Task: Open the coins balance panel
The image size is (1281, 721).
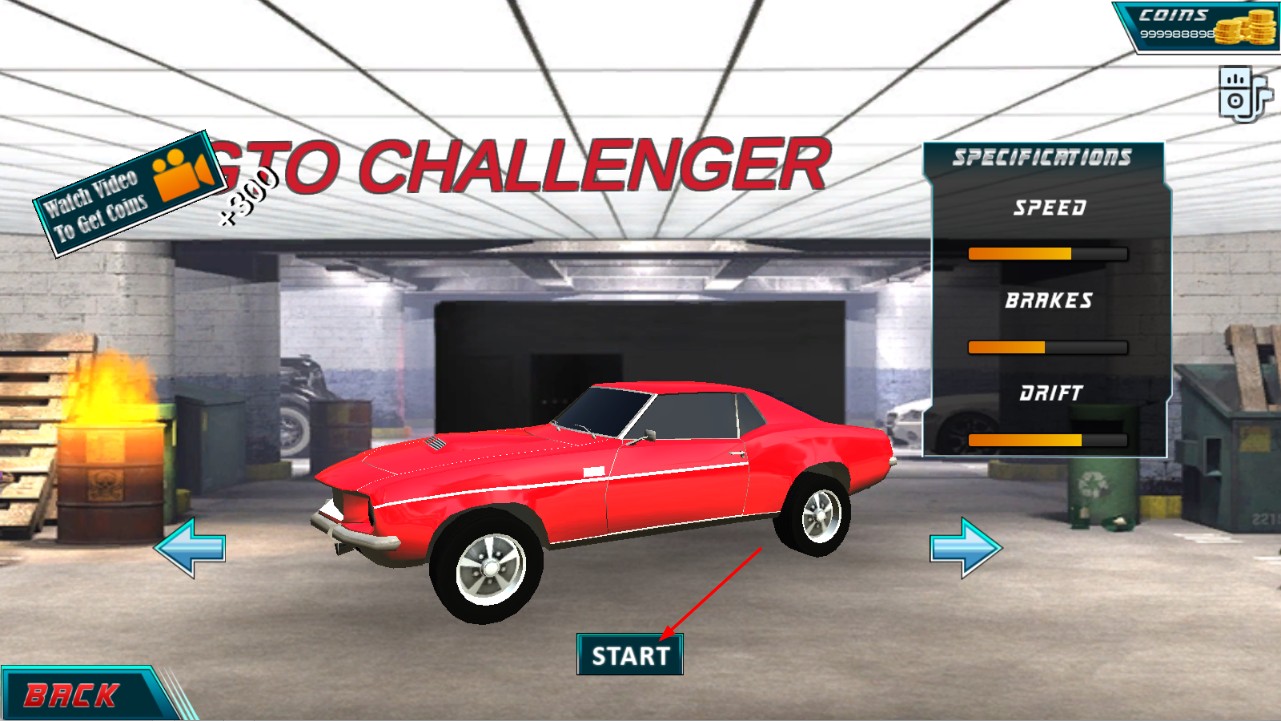Action: (1195, 27)
